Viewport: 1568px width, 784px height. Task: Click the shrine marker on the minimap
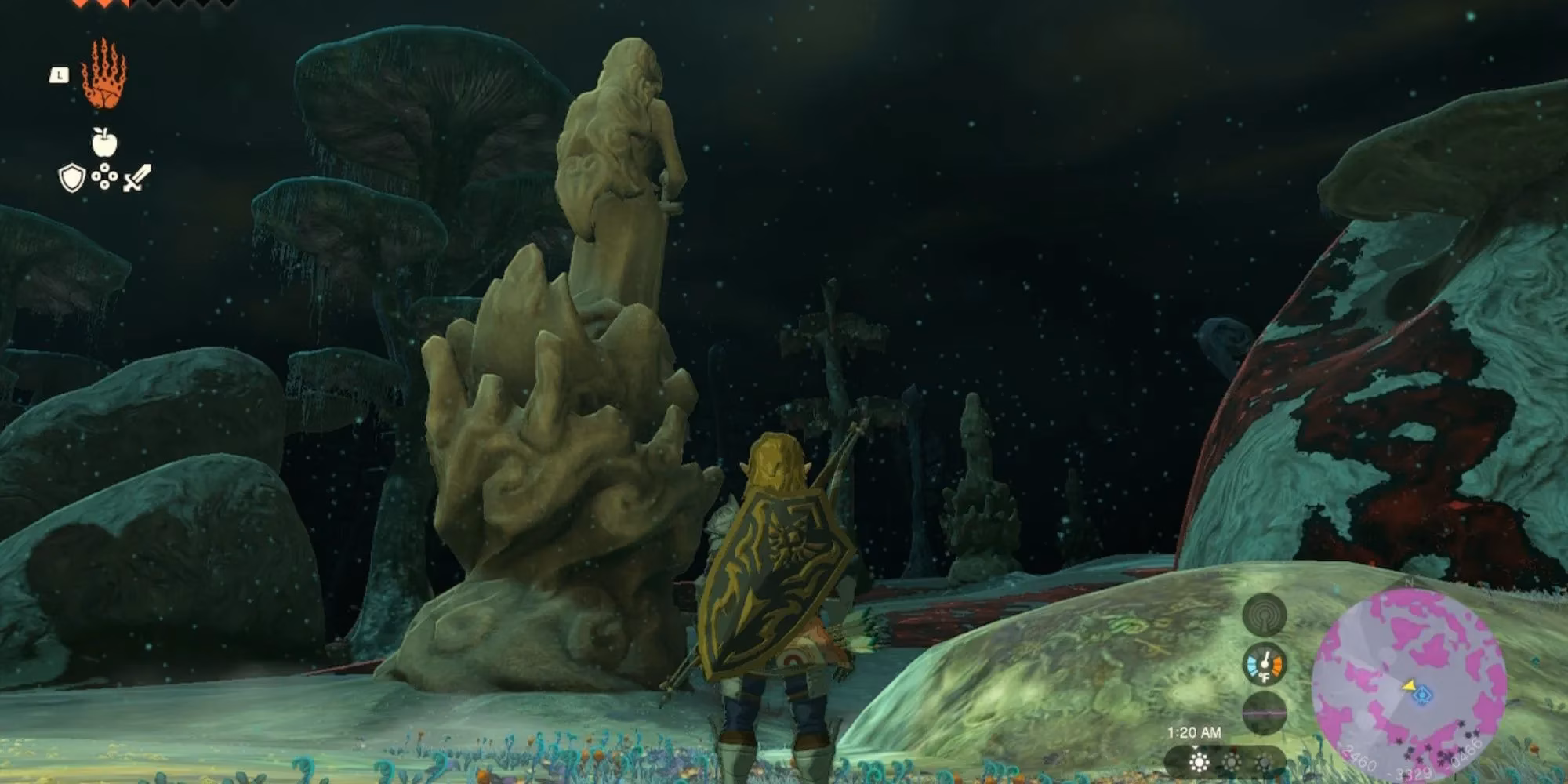point(1423,695)
